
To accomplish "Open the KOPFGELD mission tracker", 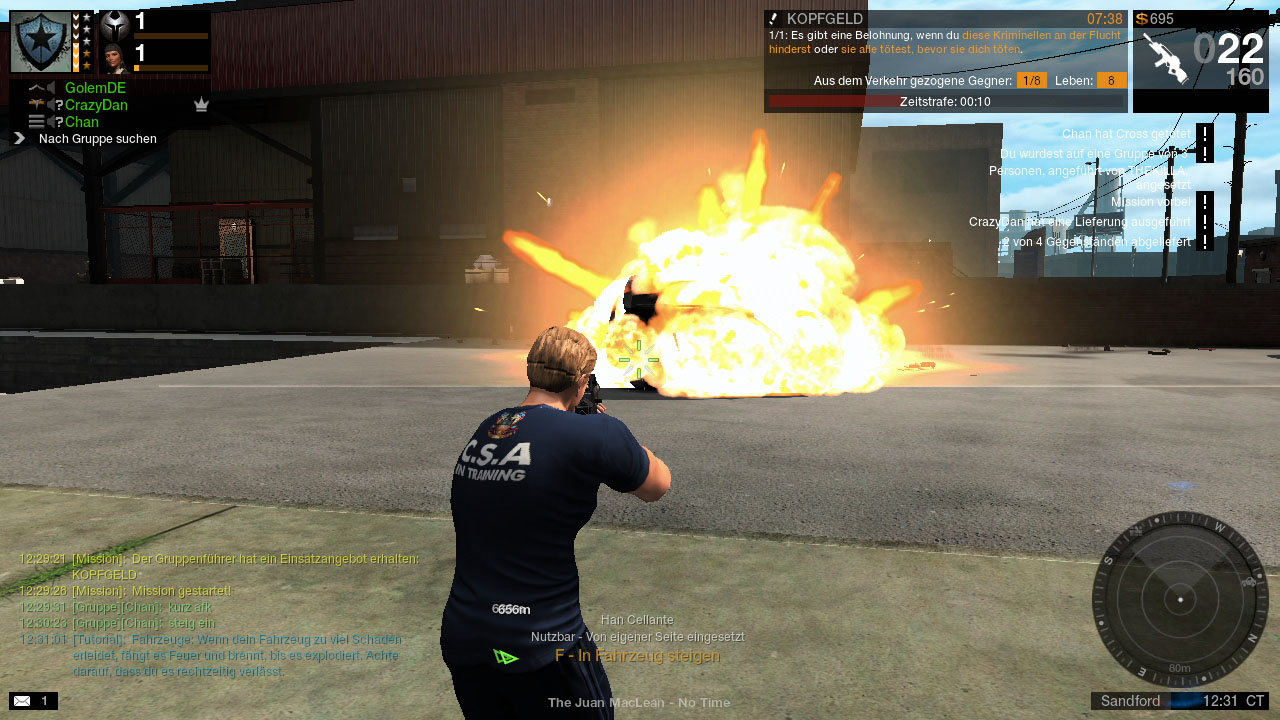I will pos(824,19).
